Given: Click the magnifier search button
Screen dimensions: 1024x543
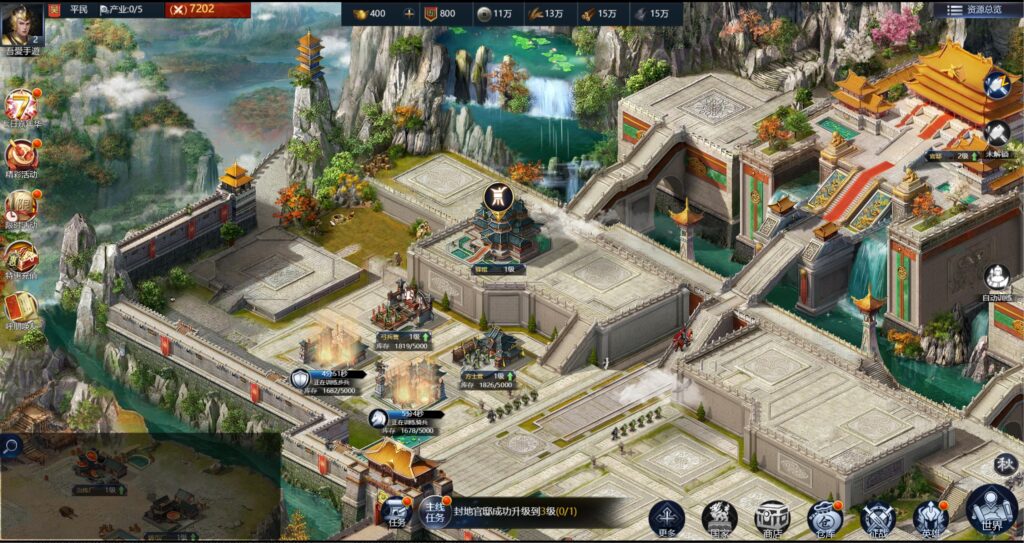Looking at the screenshot, I should tap(11, 447).
